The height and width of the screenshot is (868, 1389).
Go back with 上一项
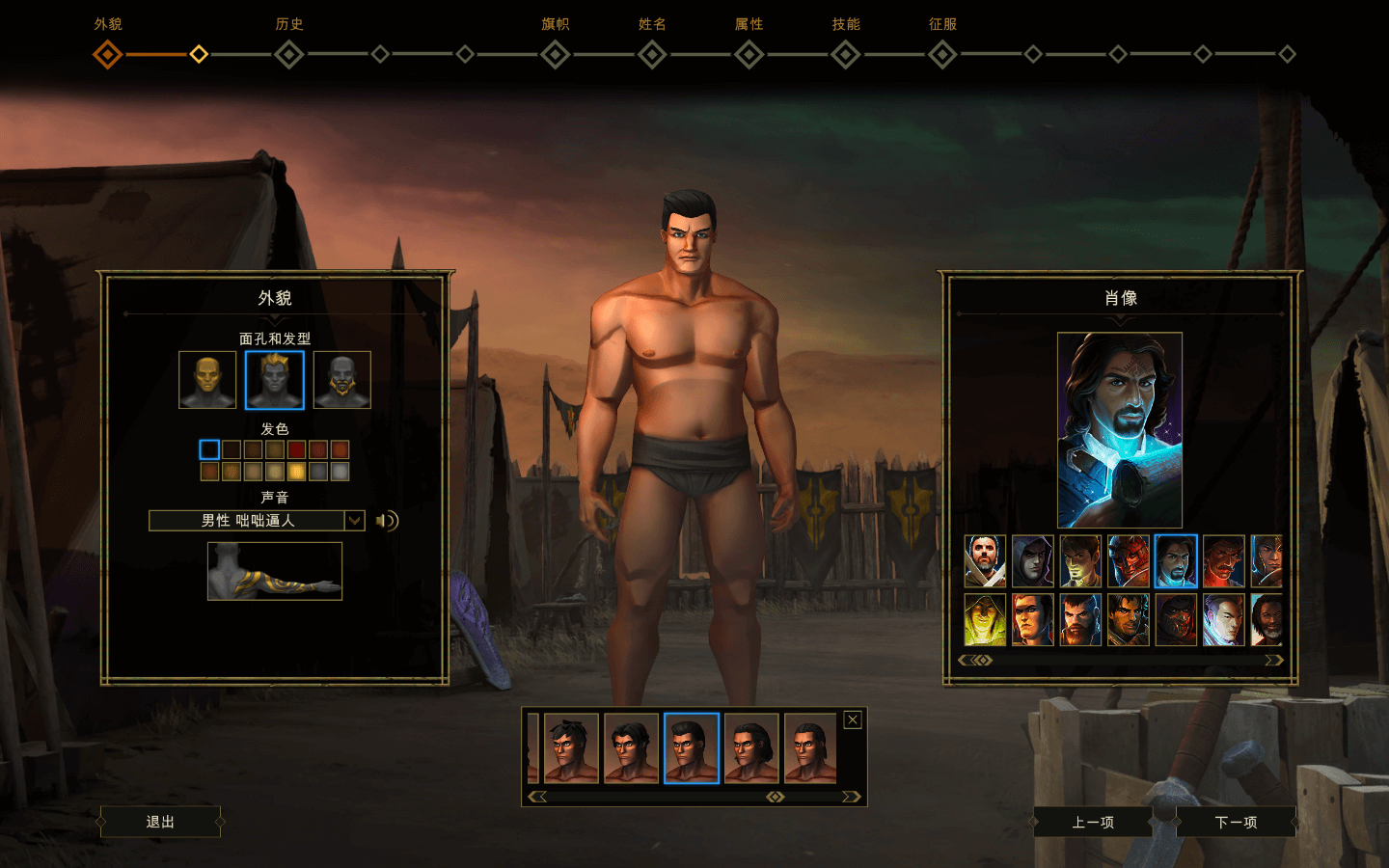click(1093, 823)
